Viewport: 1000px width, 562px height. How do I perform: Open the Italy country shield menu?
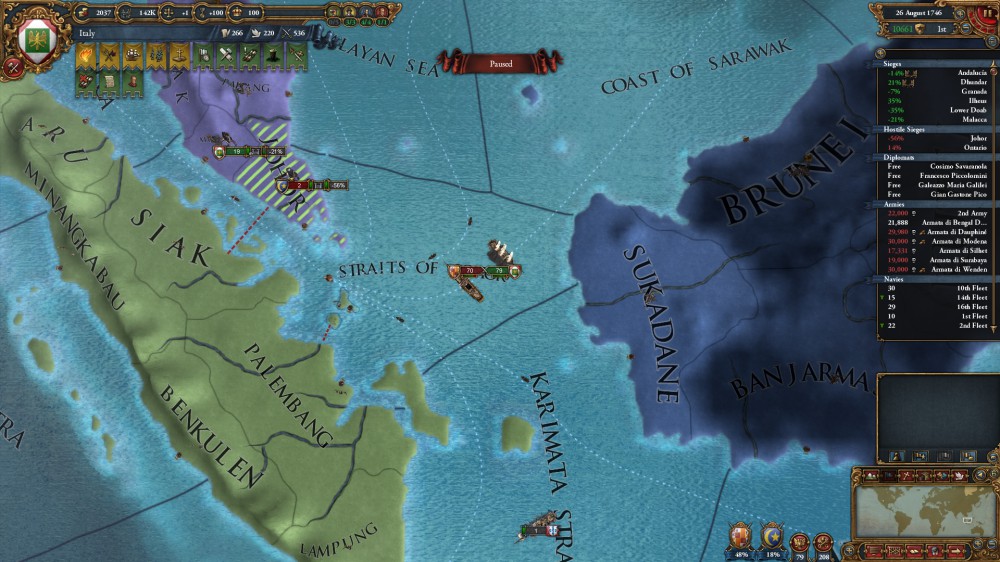(x=38, y=42)
